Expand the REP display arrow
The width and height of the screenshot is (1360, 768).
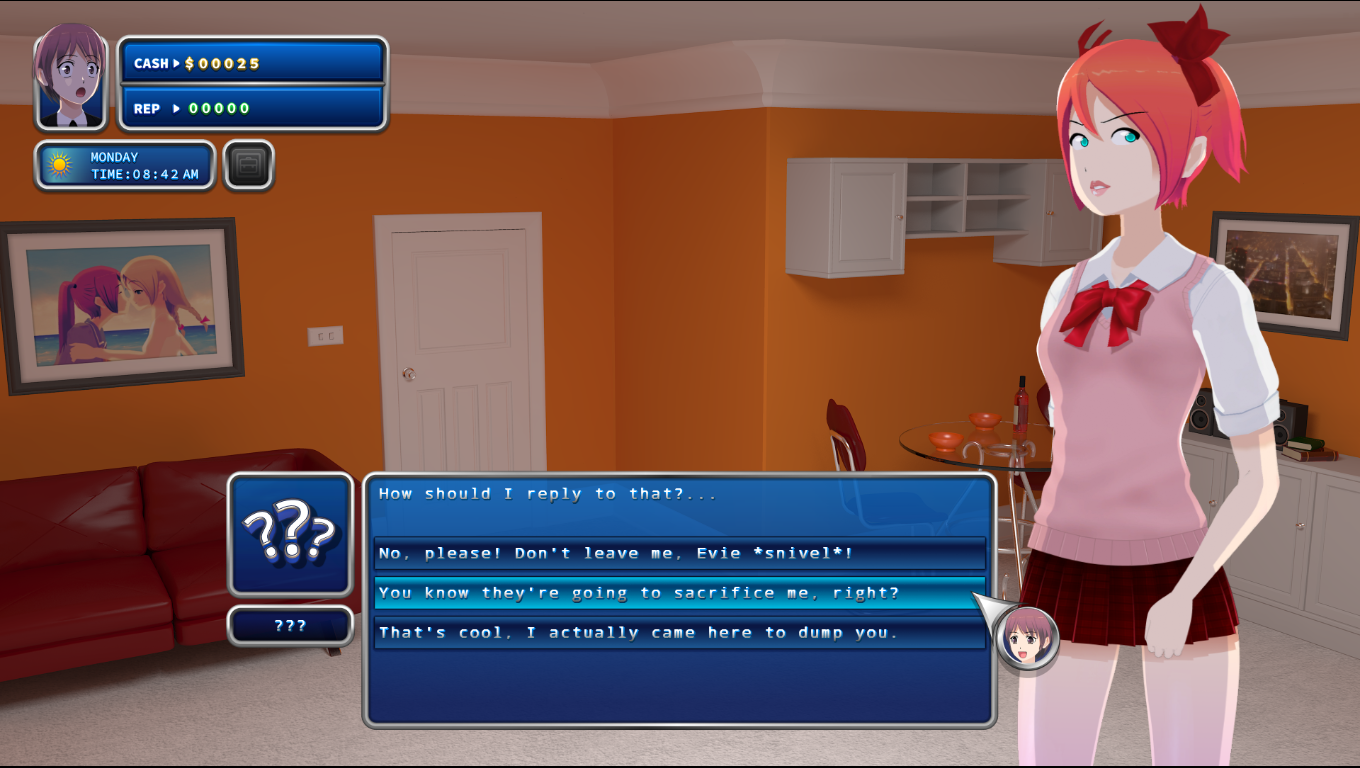click(176, 109)
